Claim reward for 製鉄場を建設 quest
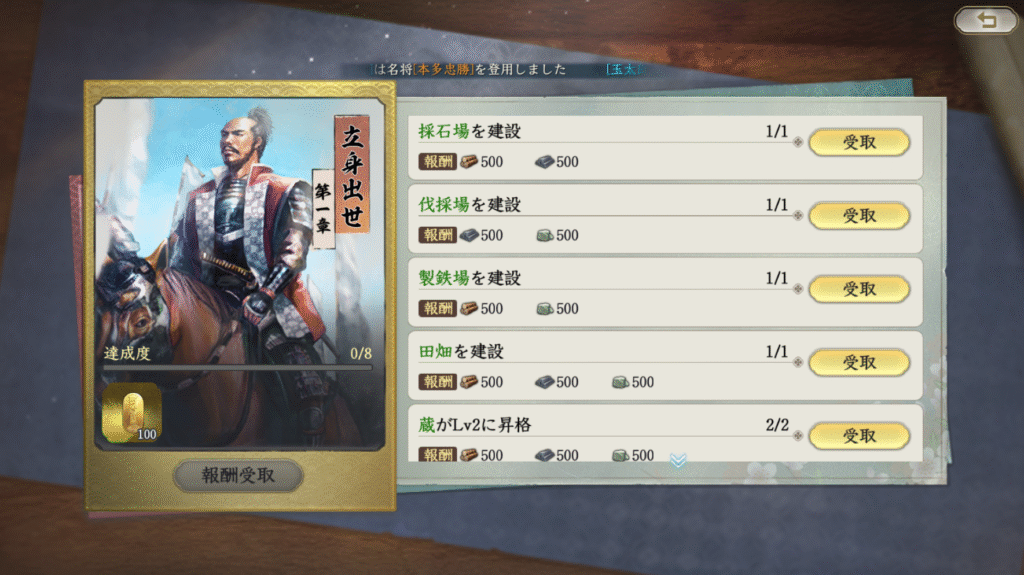 pyautogui.click(x=858, y=289)
